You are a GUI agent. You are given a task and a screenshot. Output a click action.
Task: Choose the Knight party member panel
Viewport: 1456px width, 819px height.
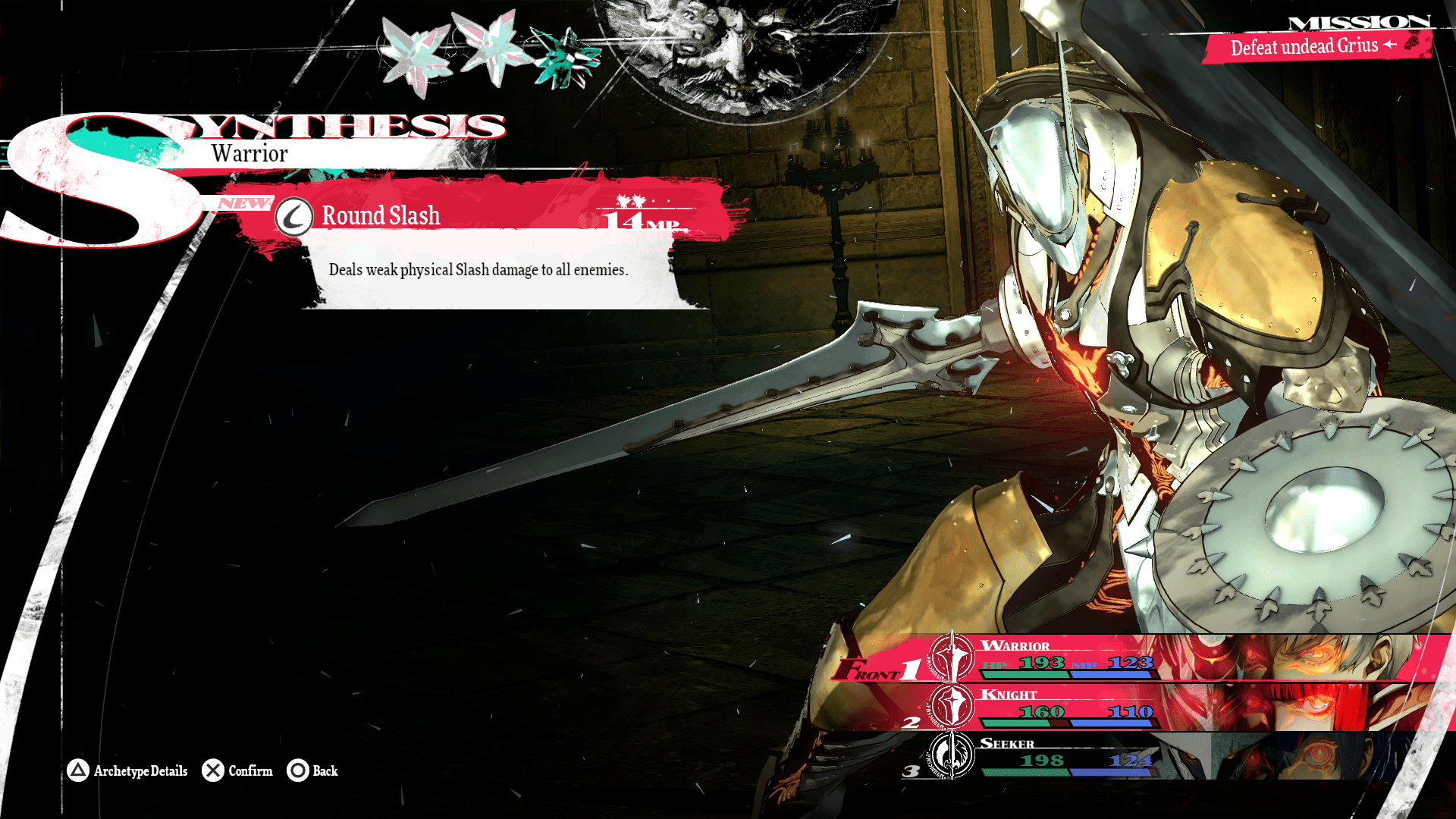(x=1137, y=707)
